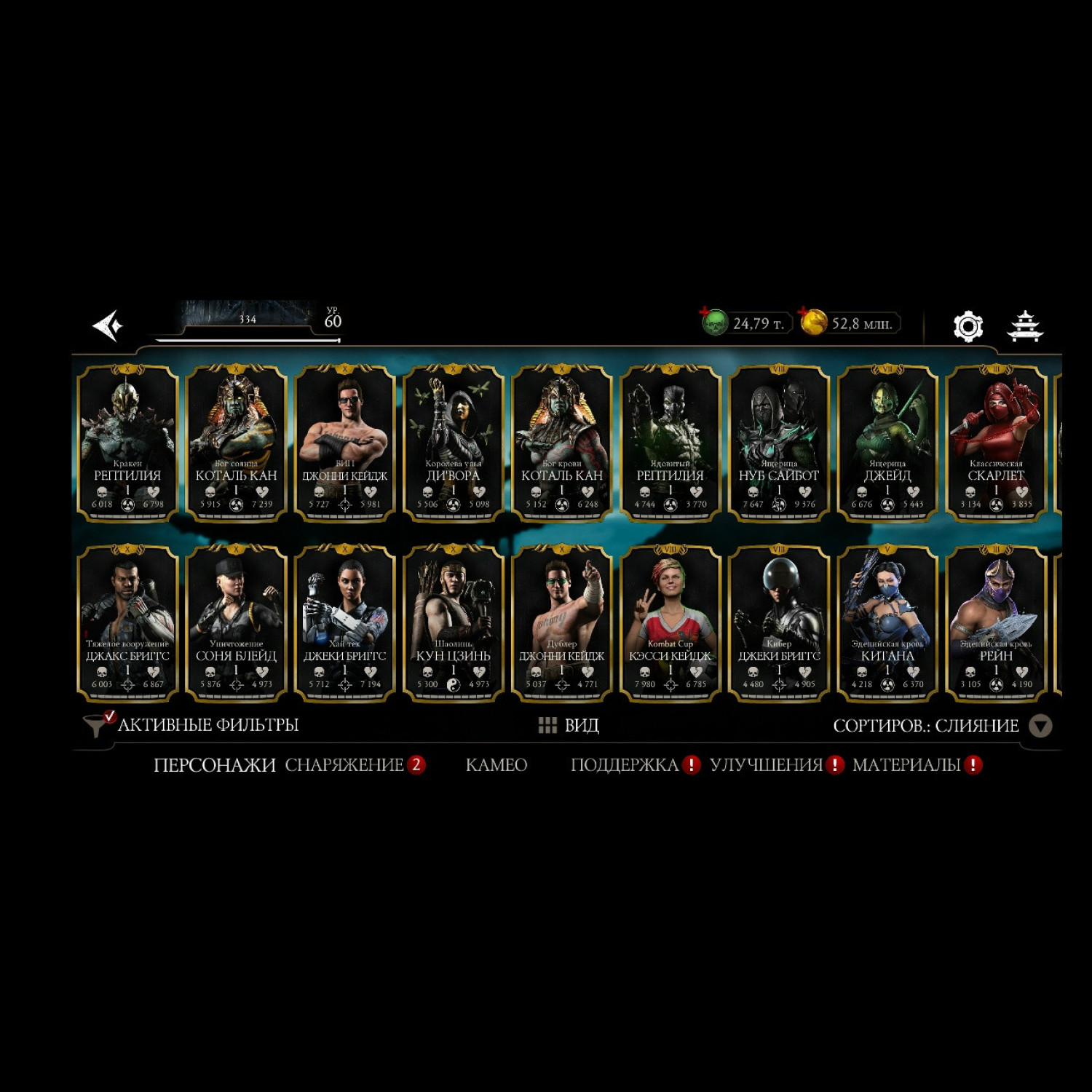Image resolution: width=1092 pixels, height=1092 pixels.
Task: Choose the Бог солнца Коталь Кан card
Action: (236, 443)
